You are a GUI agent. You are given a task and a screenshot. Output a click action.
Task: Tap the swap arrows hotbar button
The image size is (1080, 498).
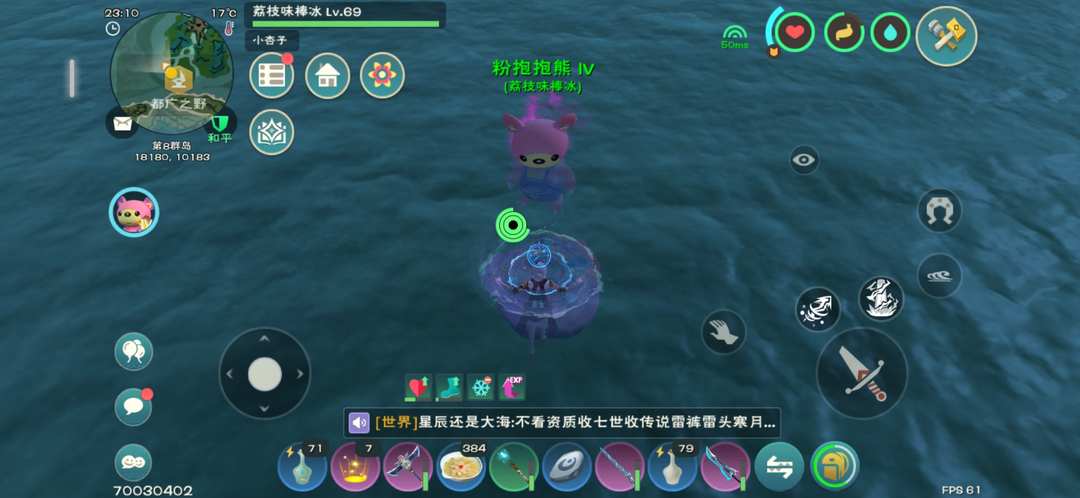tap(779, 466)
